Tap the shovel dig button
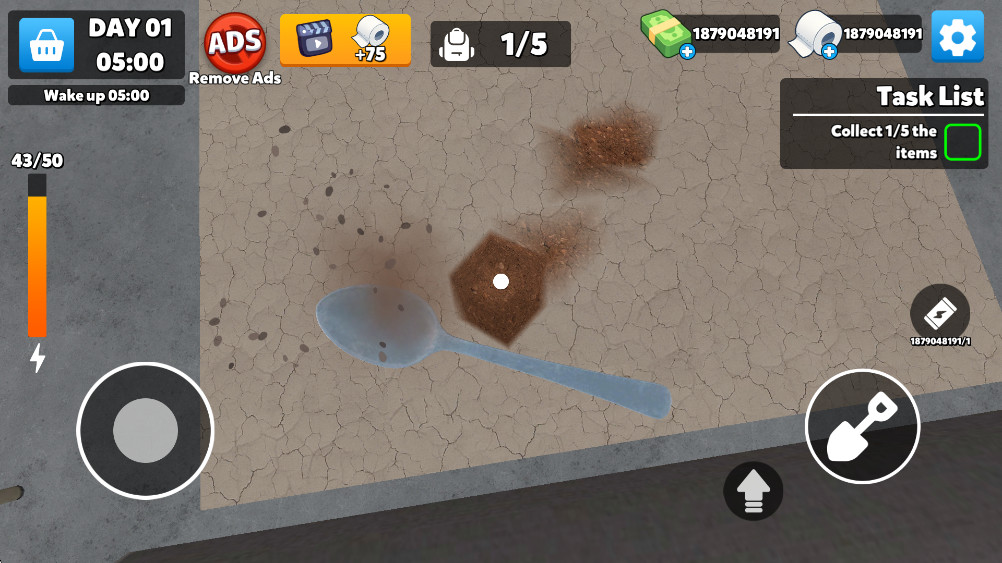The height and width of the screenshot is (563, 1002). point(862,426)
